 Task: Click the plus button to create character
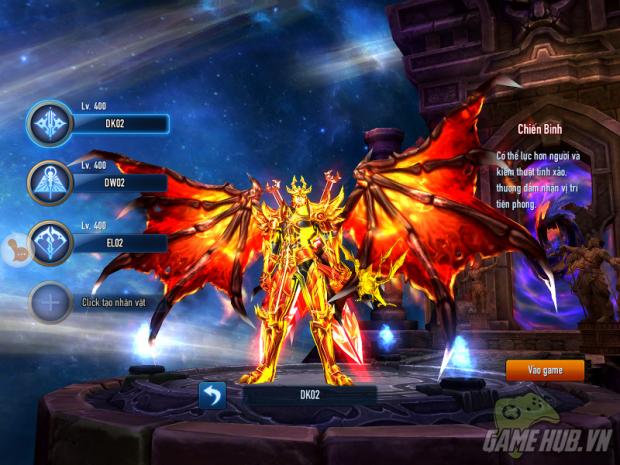coord(50,302)
